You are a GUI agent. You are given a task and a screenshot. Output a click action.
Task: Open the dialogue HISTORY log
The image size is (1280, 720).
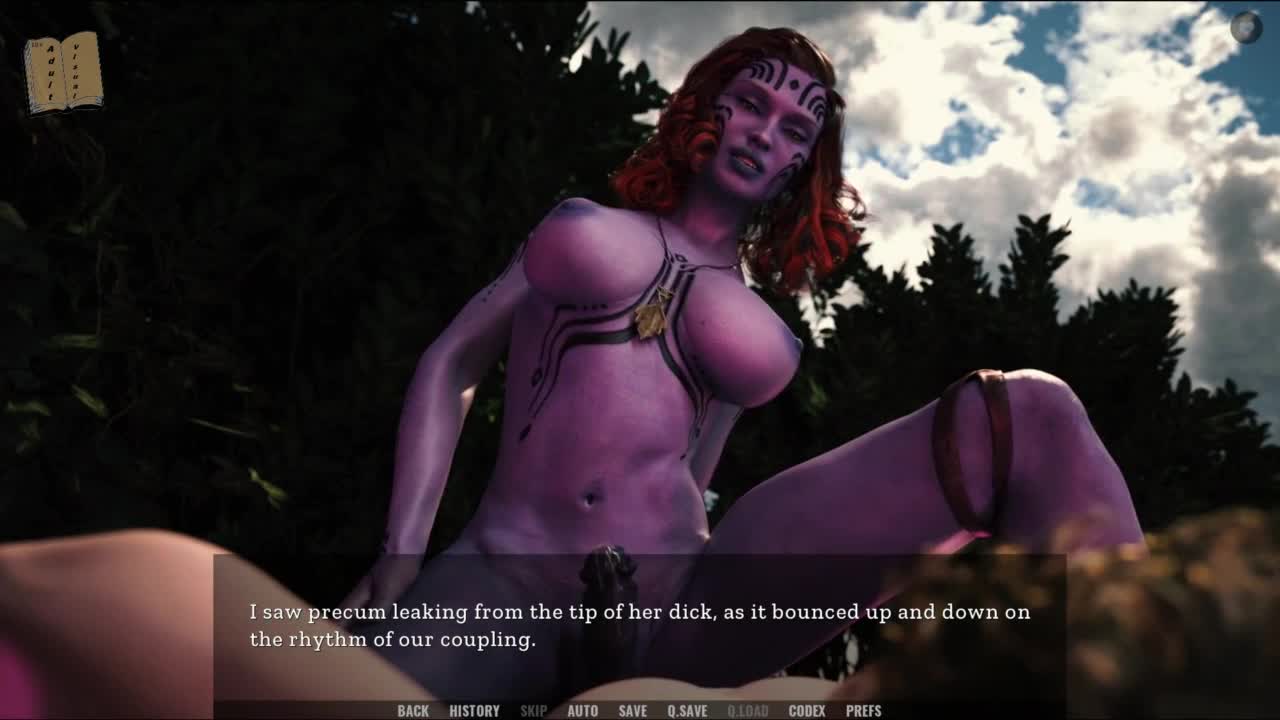point(474,711)
